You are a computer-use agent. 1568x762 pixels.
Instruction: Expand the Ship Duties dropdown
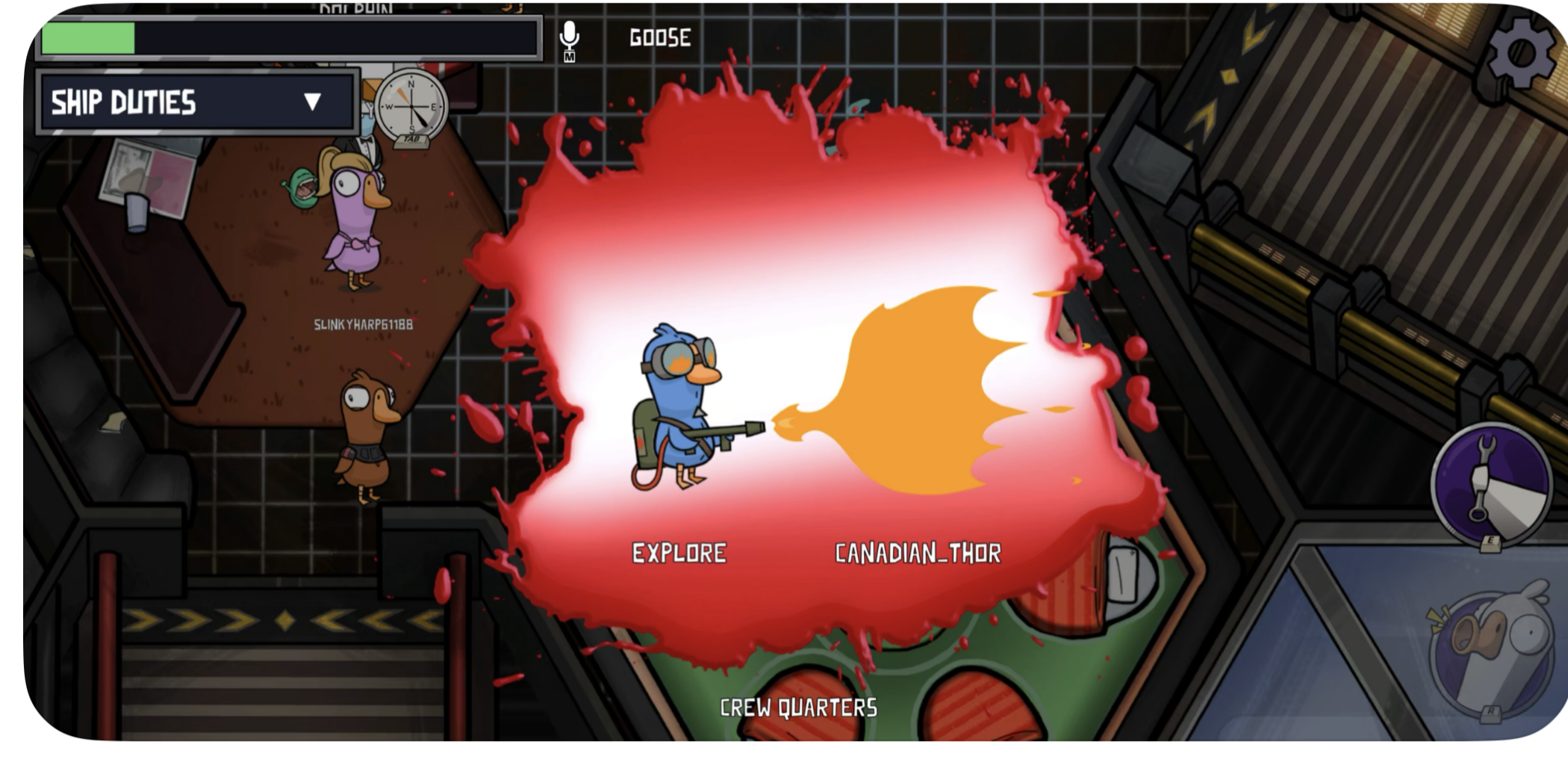[x=312, y=102]
